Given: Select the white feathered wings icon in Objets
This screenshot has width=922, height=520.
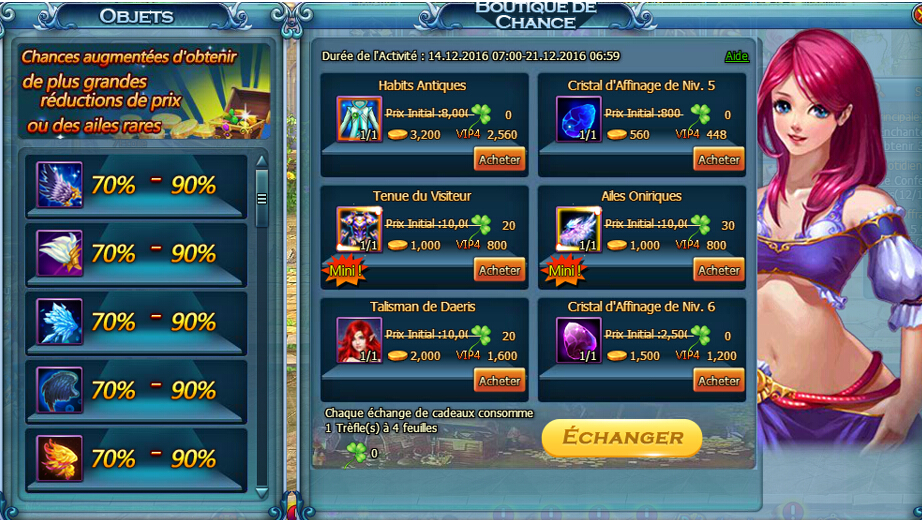Looking at the screenshot, I should pos(59,253).
